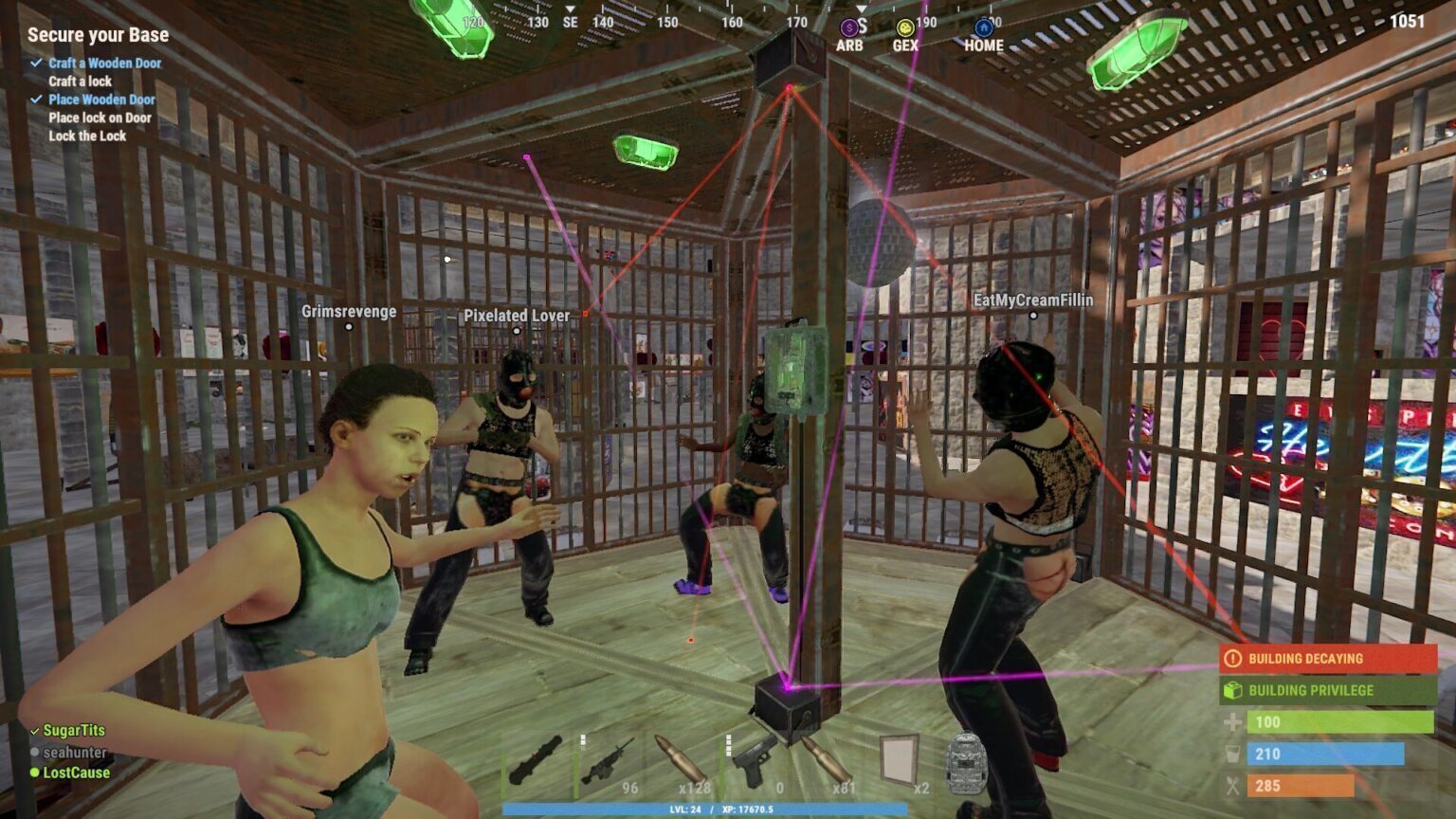Select the 'Craft a lock' objective
Viewport: 1456px width, 819px height.
pyautogui.click(x=81, y=82)
